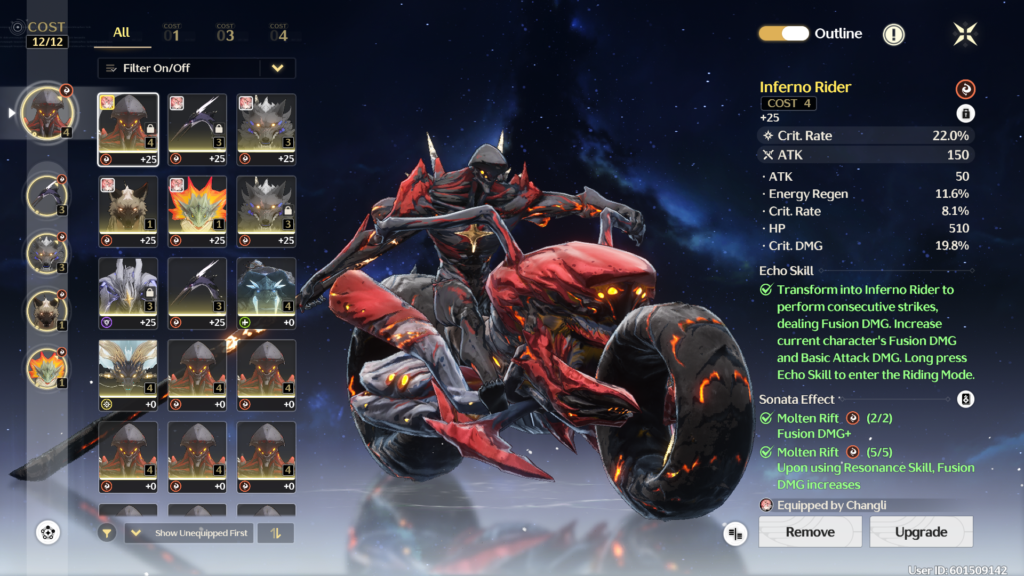
Task: Open the exclamation info icon
Action: [893, 34]
